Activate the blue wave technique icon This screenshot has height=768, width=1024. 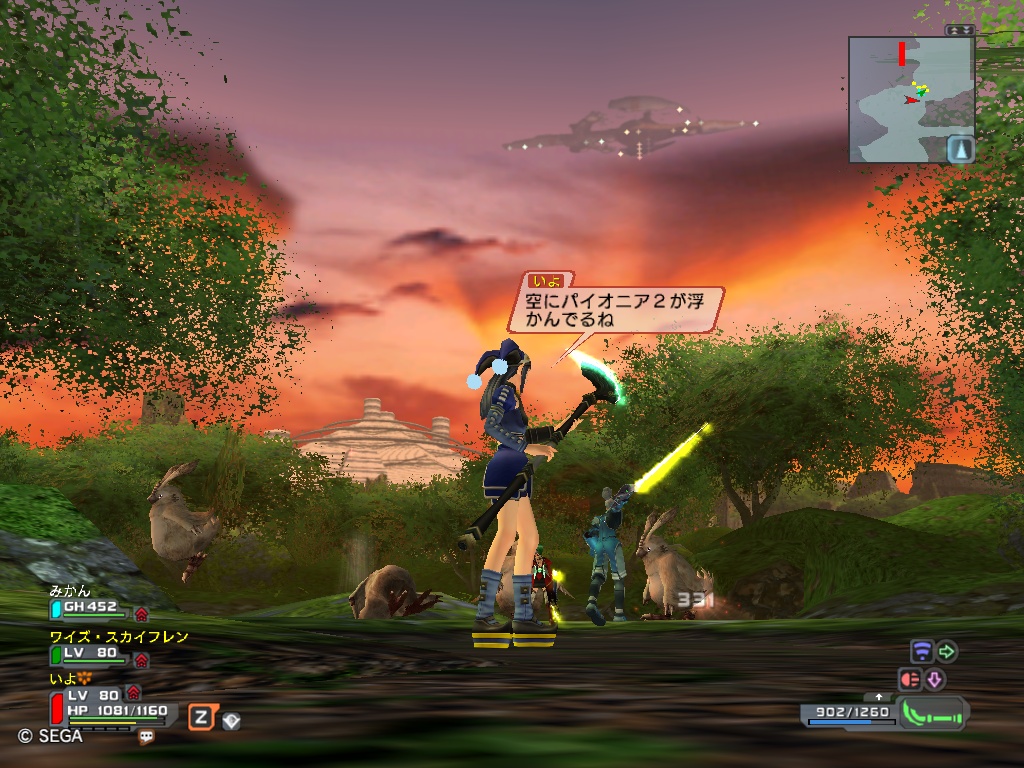[921, 652]
